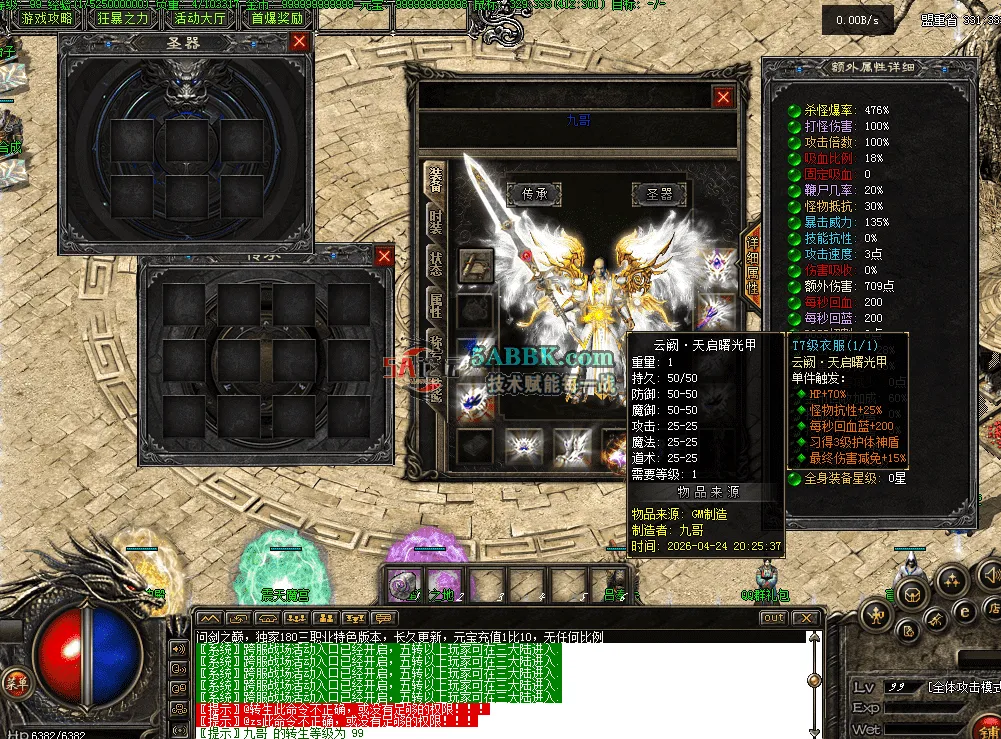Open the 狂暴之力 menu button

pos(123,18)
